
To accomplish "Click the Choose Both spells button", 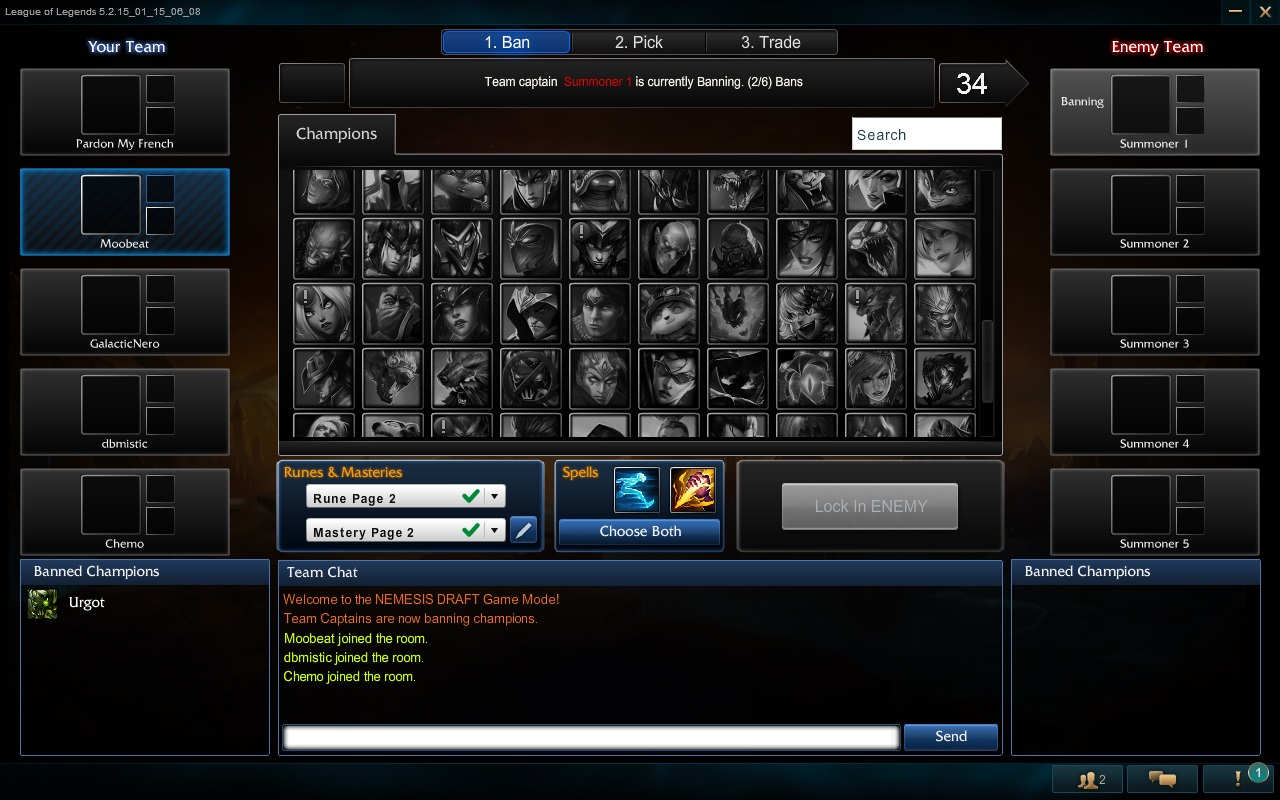I will 639,532.
